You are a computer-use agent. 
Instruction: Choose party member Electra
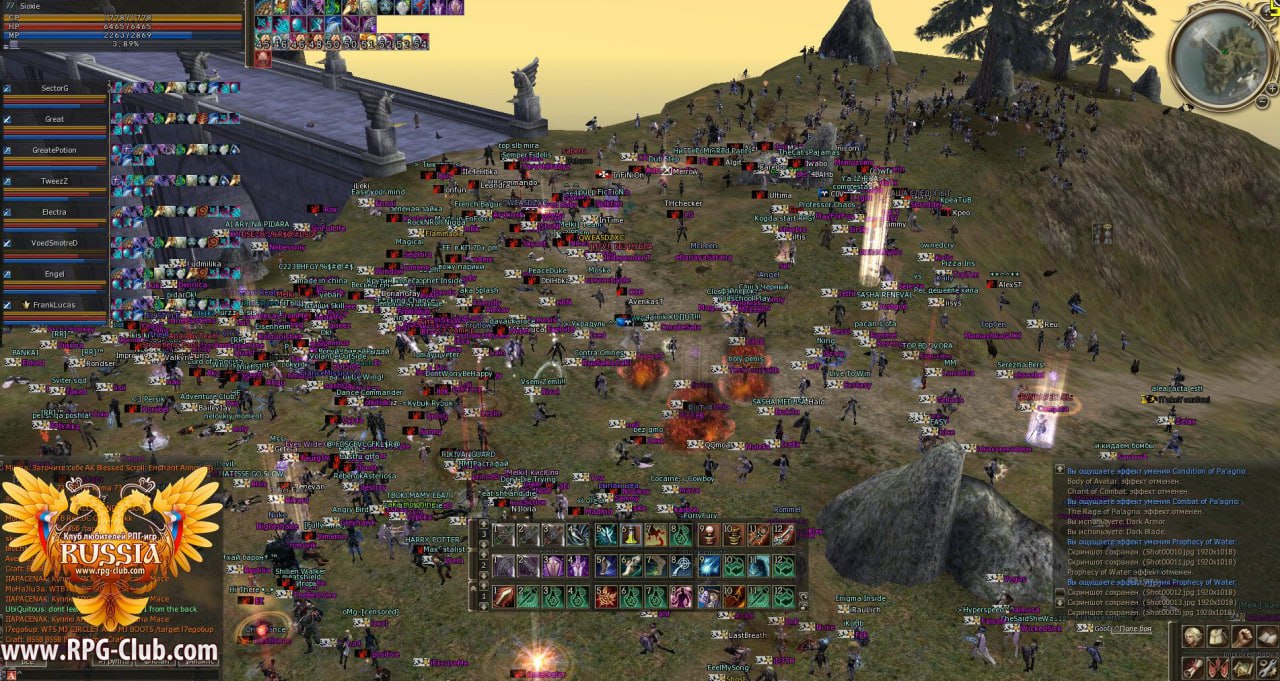(x=54, y=212)
